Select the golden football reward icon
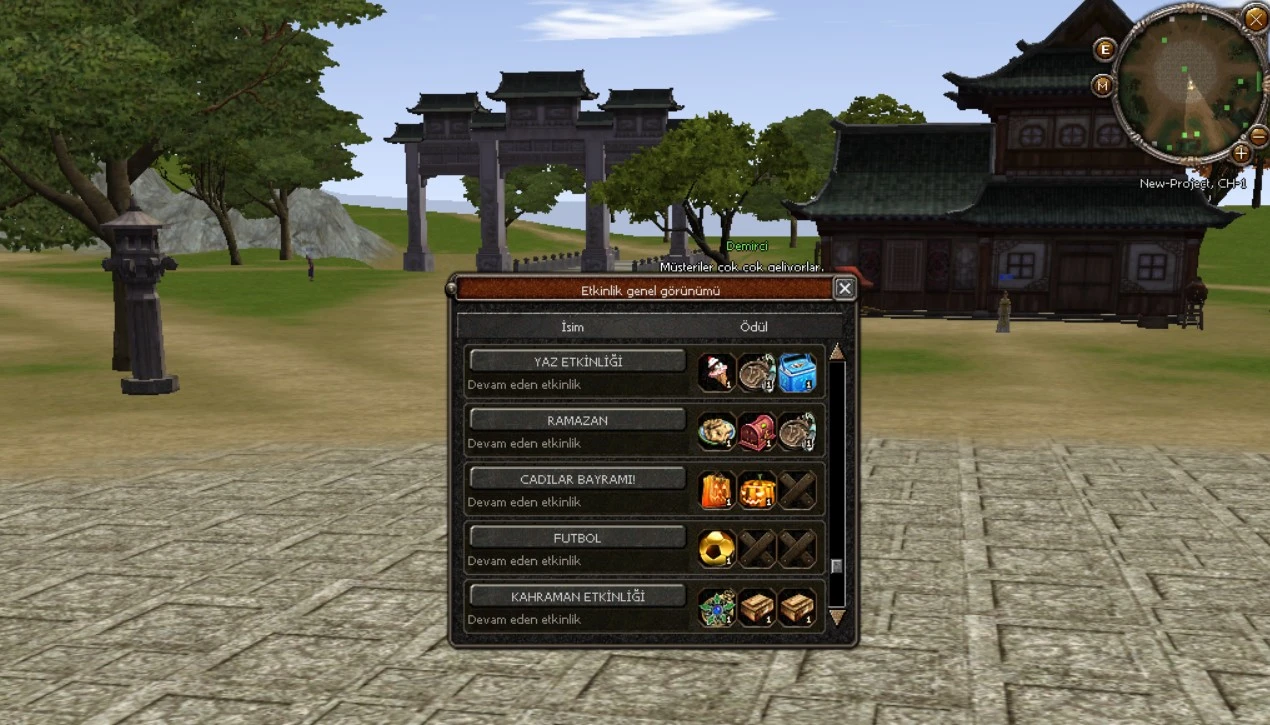The image size is (1270, 725). (x=717, y=549)
